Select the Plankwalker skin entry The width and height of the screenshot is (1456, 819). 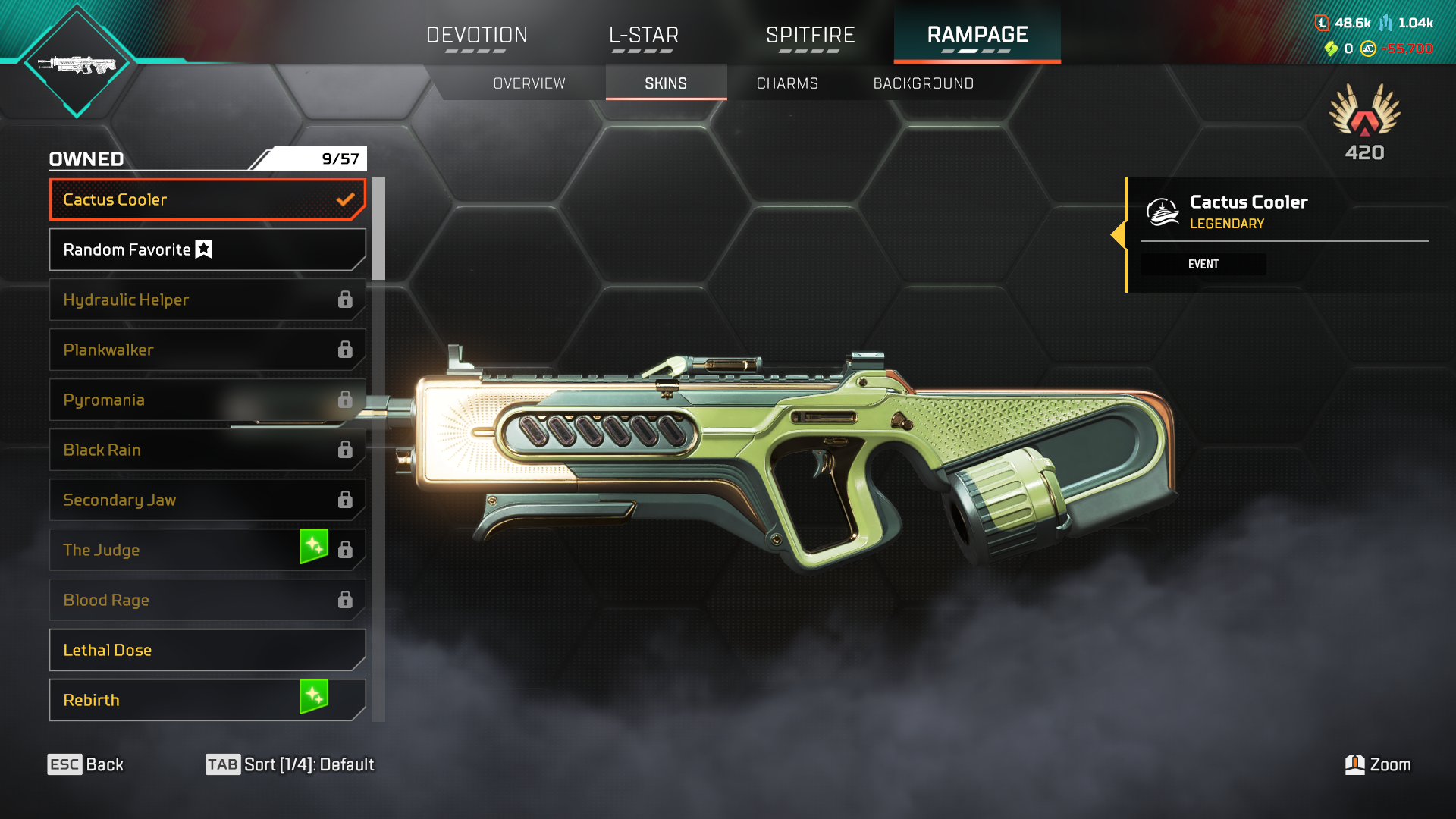click(207, 350)
